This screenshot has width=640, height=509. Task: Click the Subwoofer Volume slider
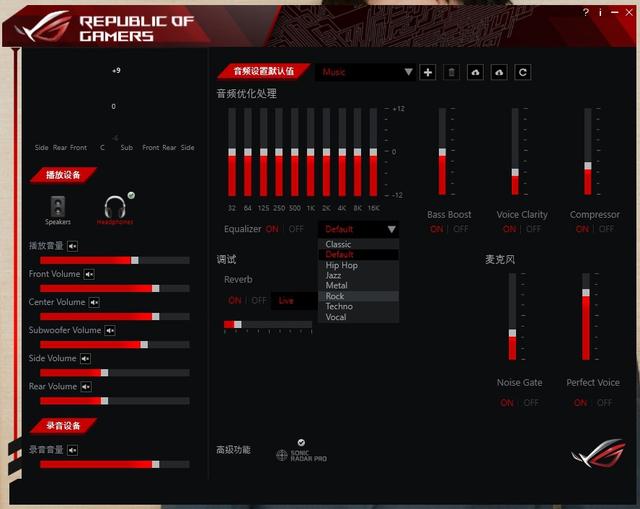click(x=108, y=344)
